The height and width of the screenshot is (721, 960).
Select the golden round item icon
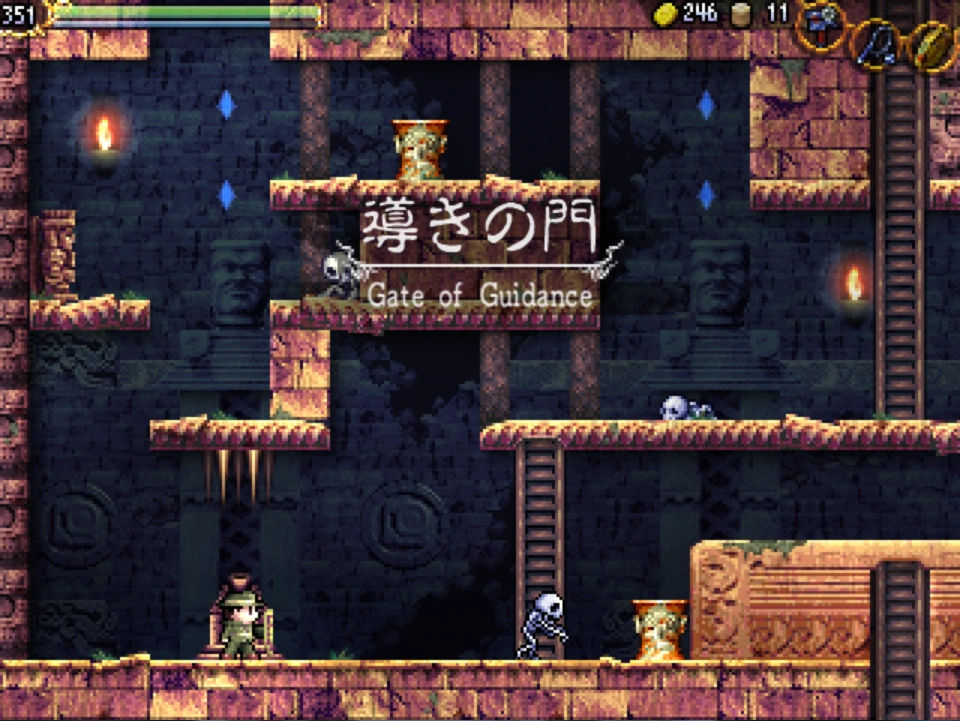click(x=934, y=48)
